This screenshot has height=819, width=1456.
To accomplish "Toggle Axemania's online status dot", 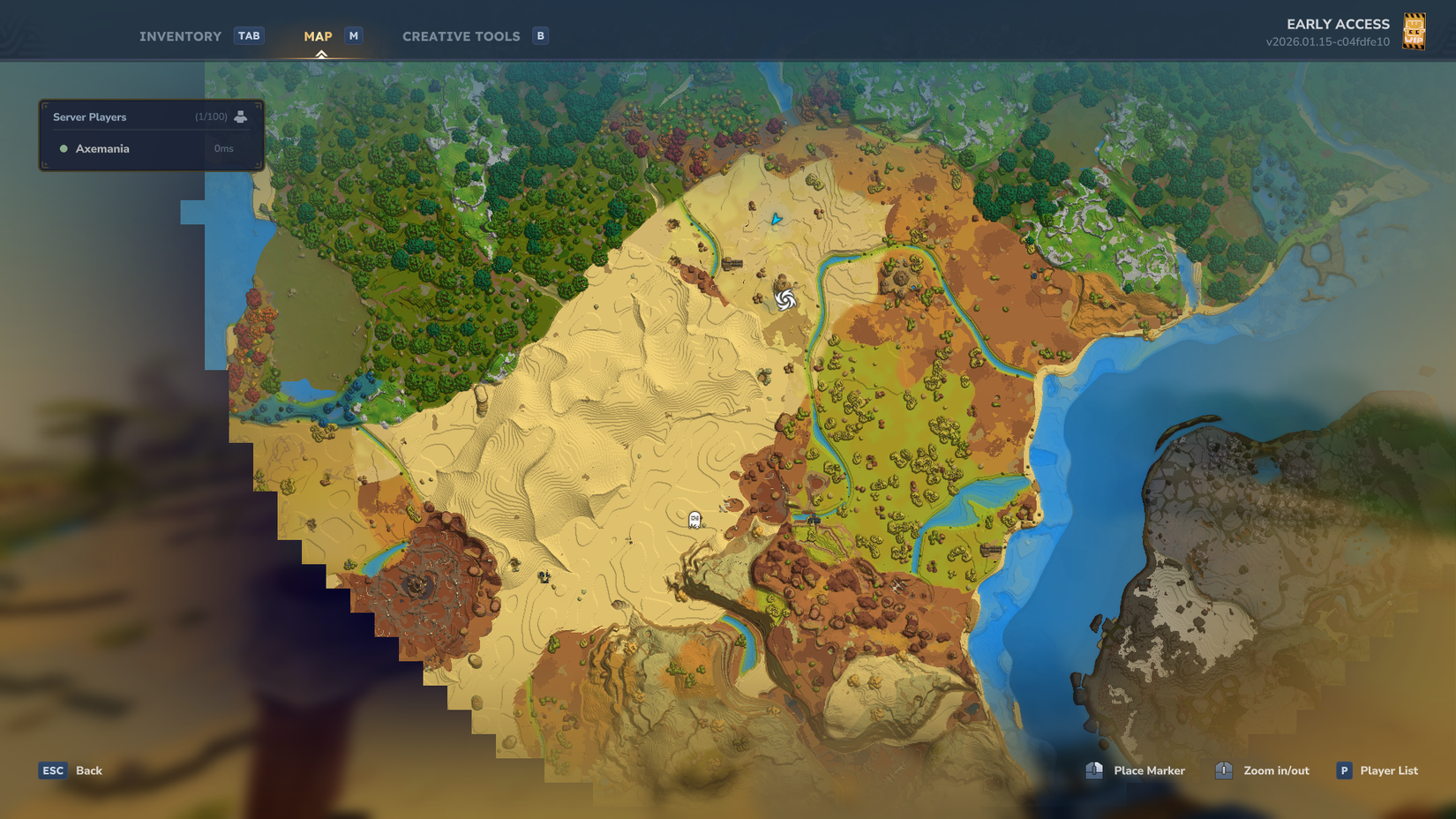I will click(x=62, y=148).
